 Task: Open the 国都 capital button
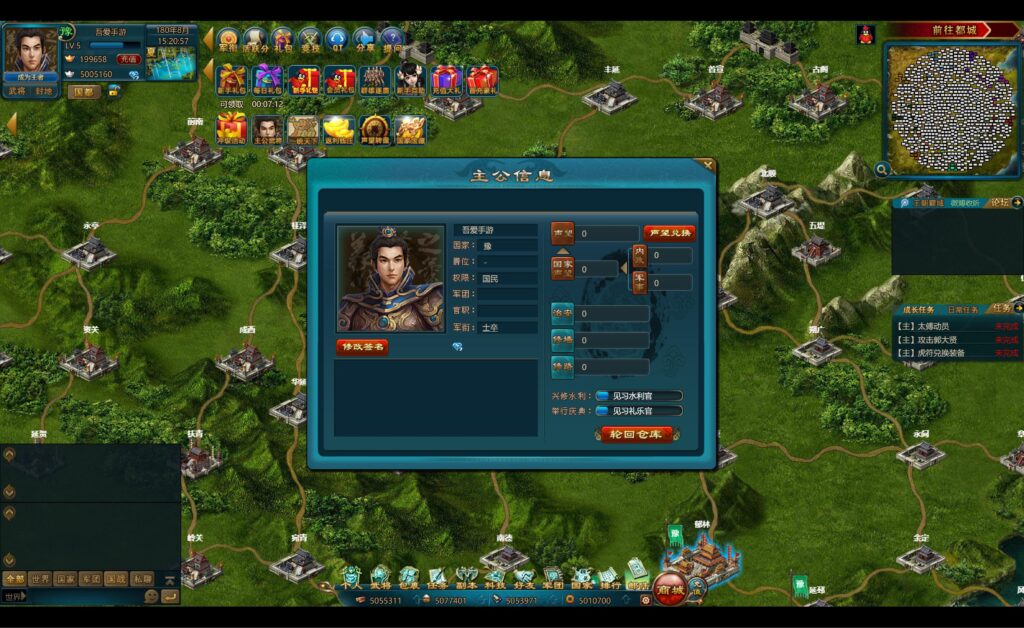point(84,92)
